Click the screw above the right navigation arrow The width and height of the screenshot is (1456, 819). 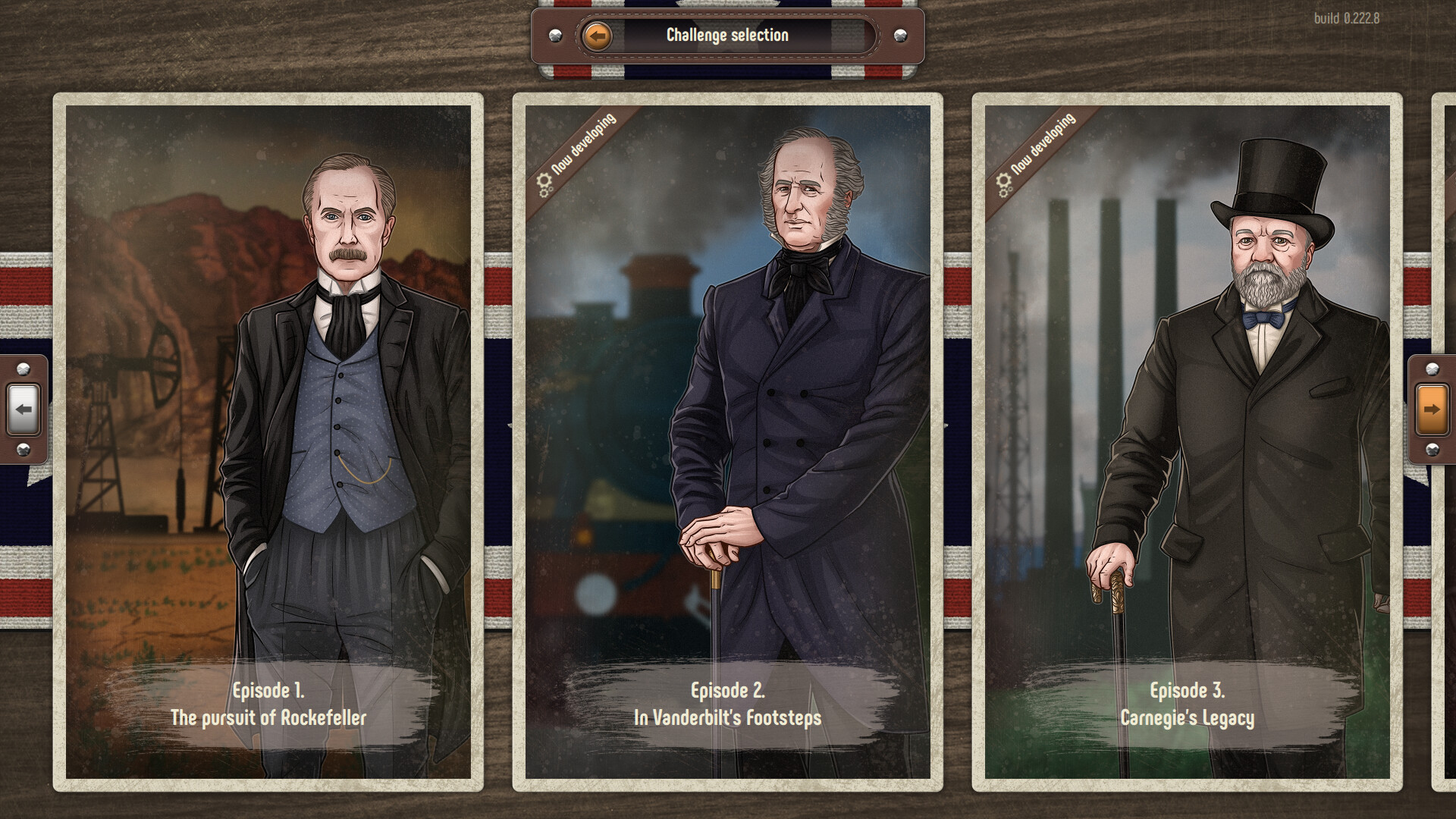1431,369
